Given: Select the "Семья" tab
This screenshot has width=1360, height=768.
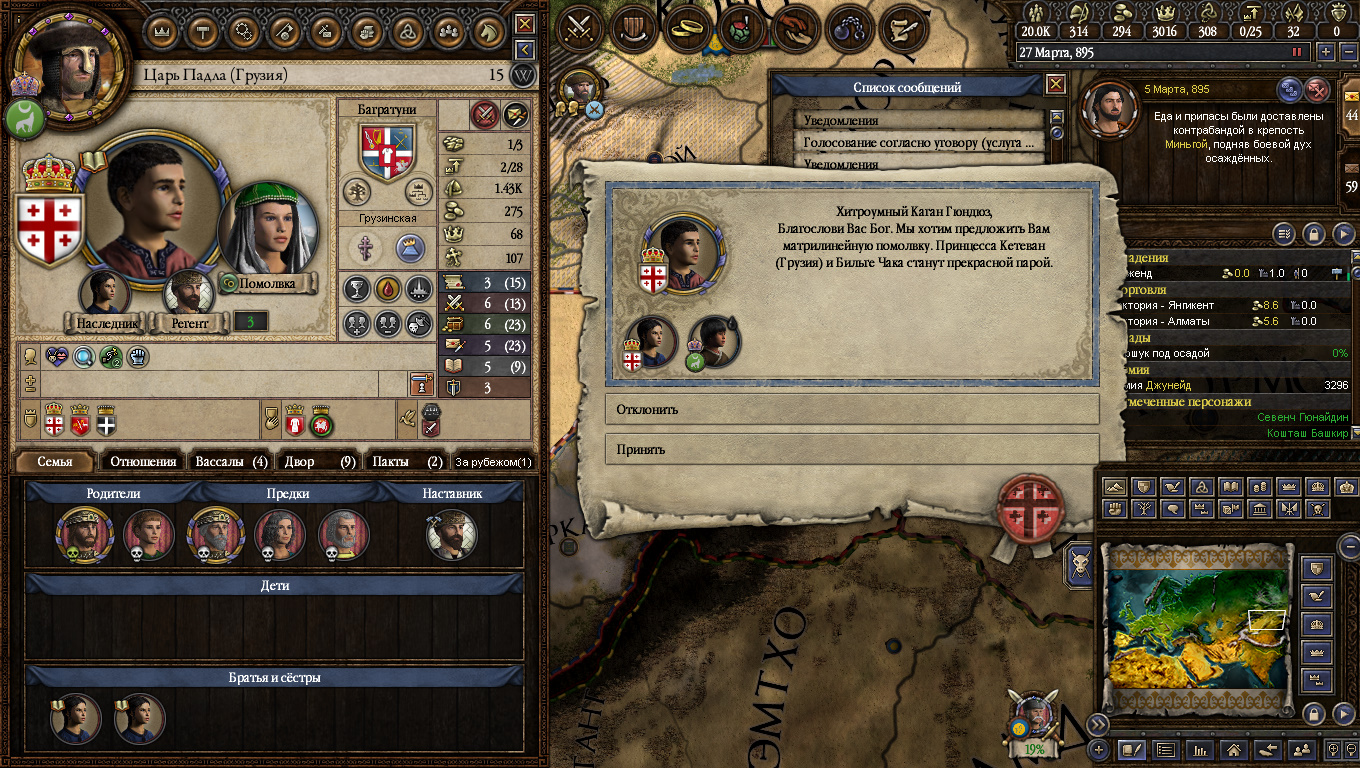Looking at the screenshot, I should click(55, 461).
